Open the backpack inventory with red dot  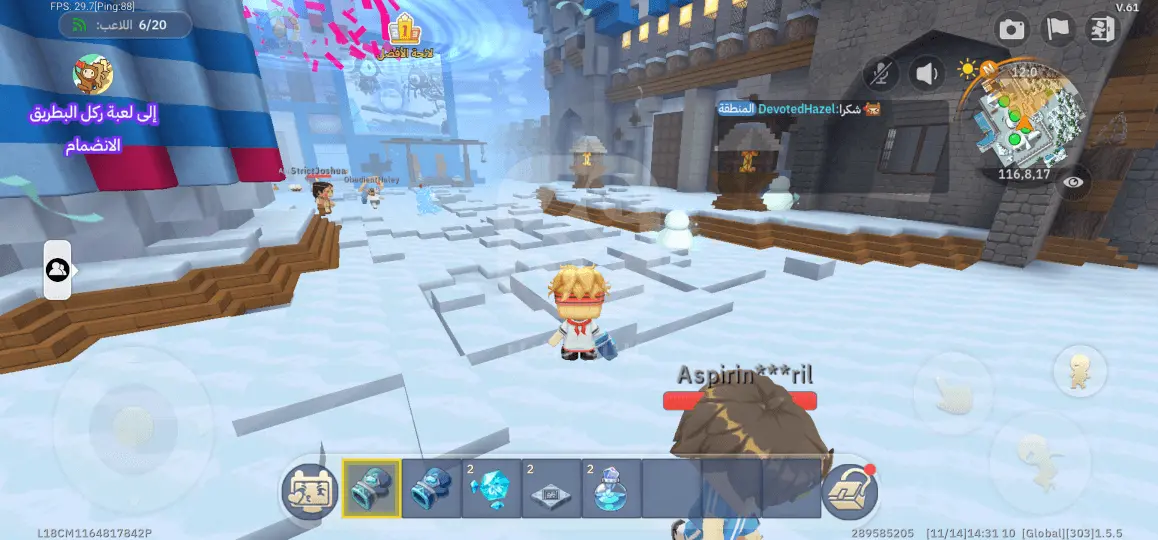click(850, 490)
